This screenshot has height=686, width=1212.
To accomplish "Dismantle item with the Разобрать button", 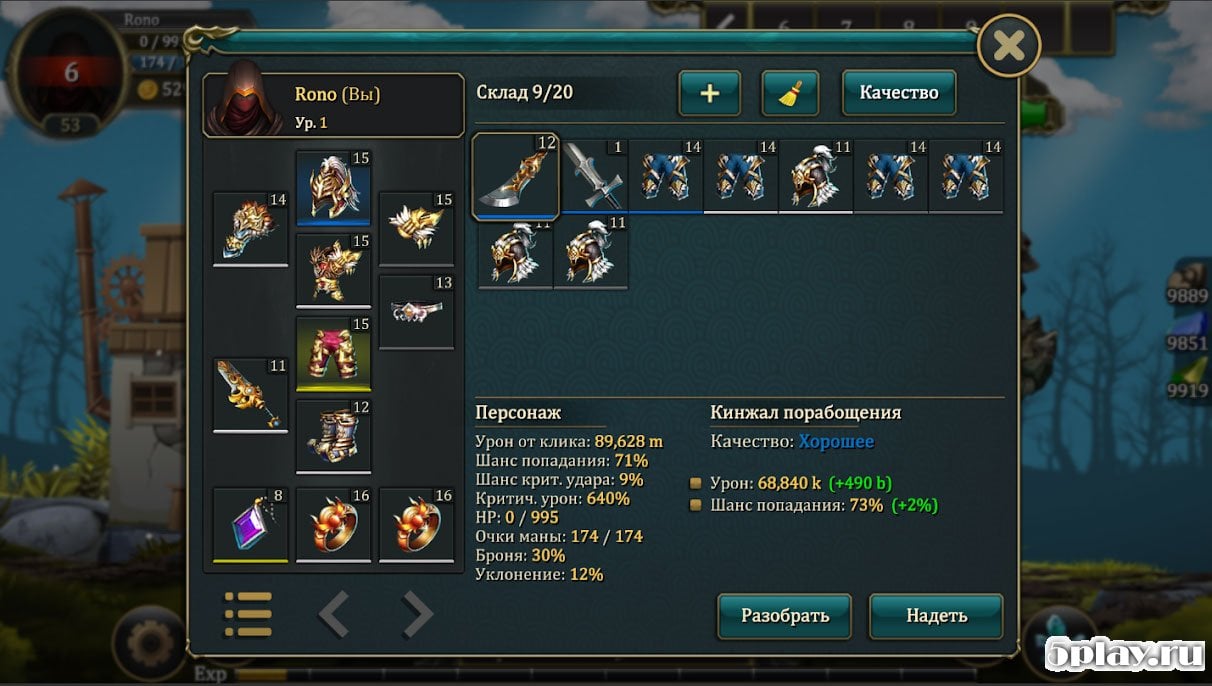I will click(784, 615).
